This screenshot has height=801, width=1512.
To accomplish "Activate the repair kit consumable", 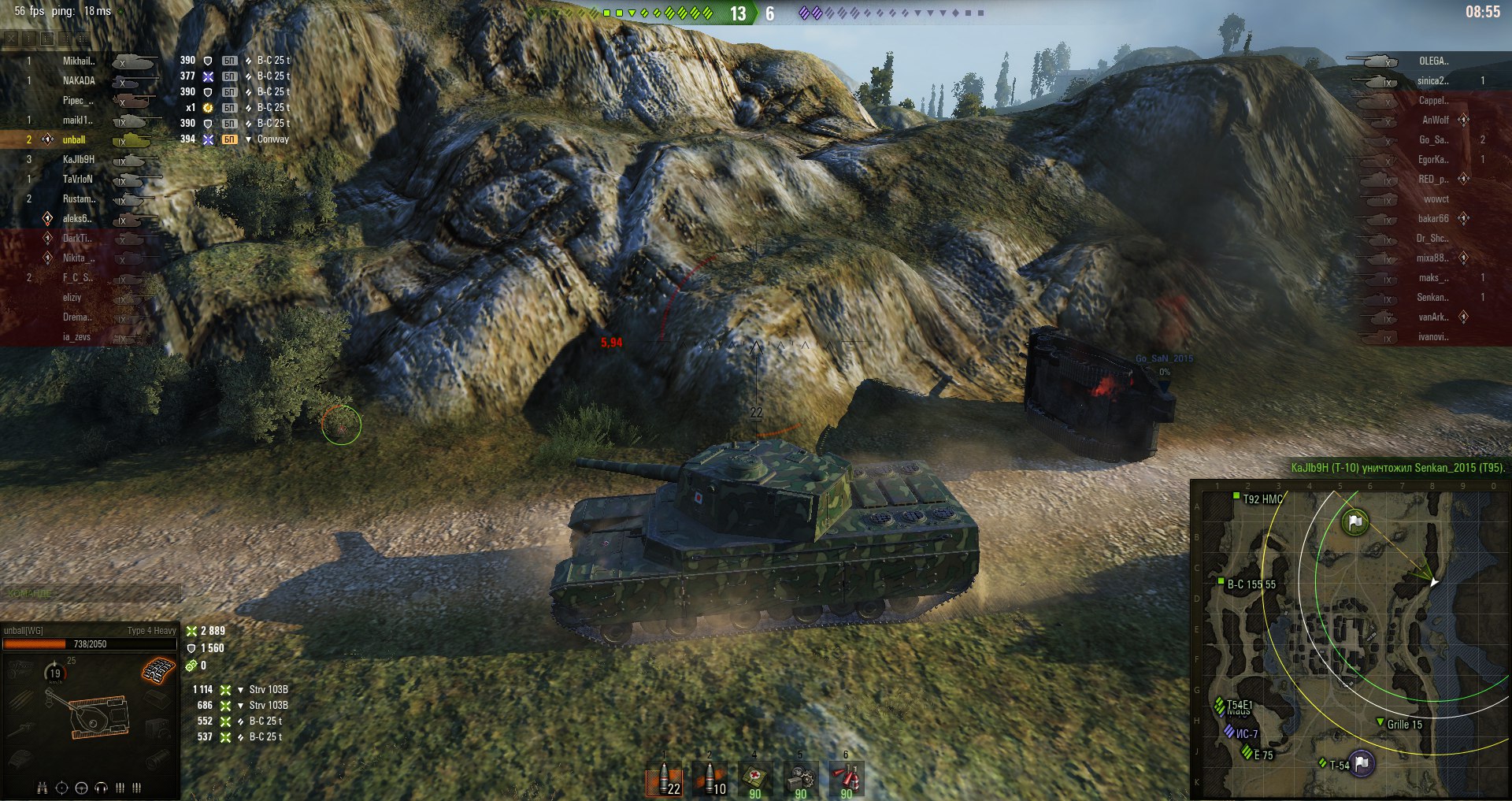I will tap(800, 780).
